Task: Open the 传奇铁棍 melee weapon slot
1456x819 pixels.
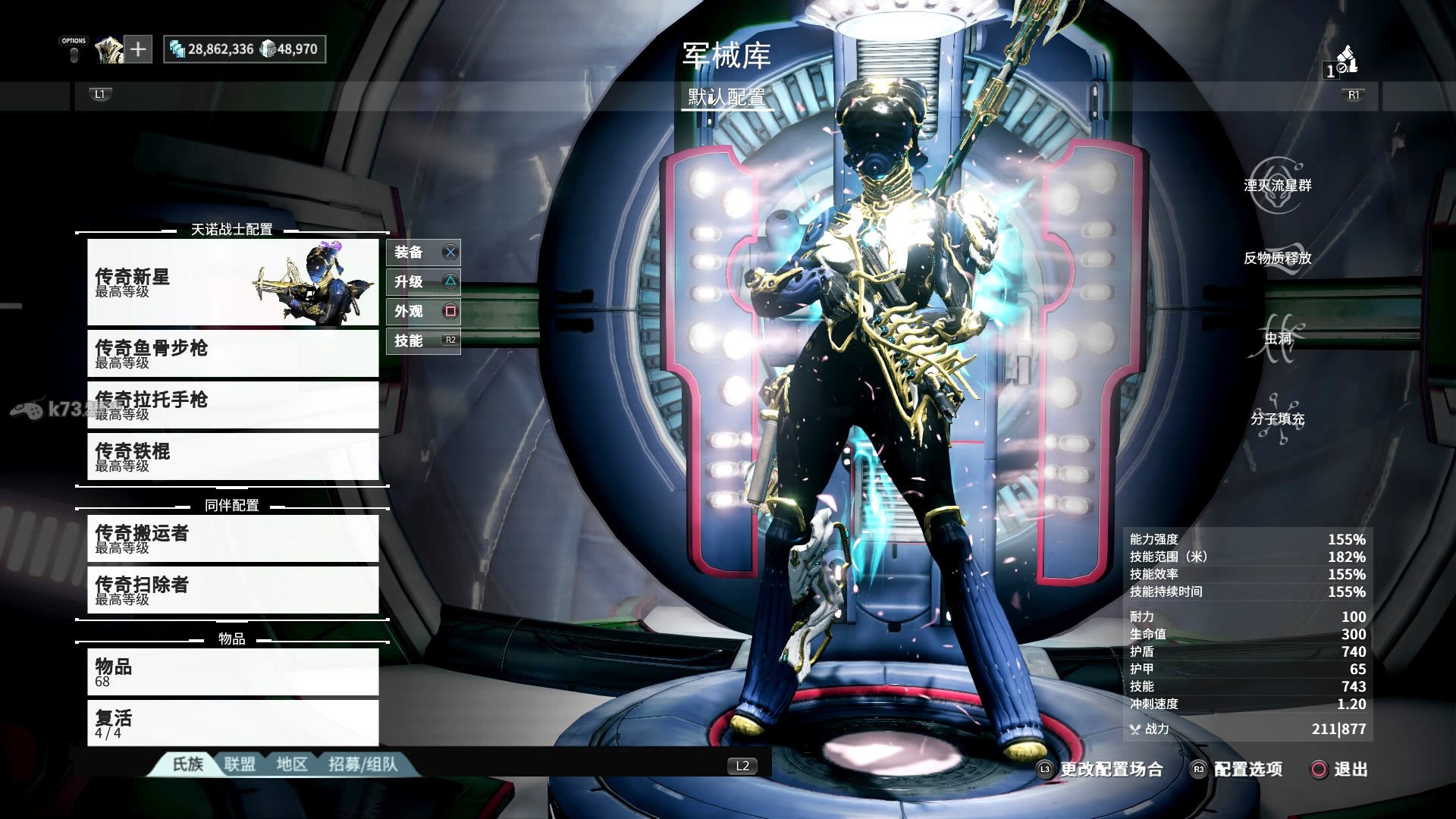Action: click(x=233, y=457)
